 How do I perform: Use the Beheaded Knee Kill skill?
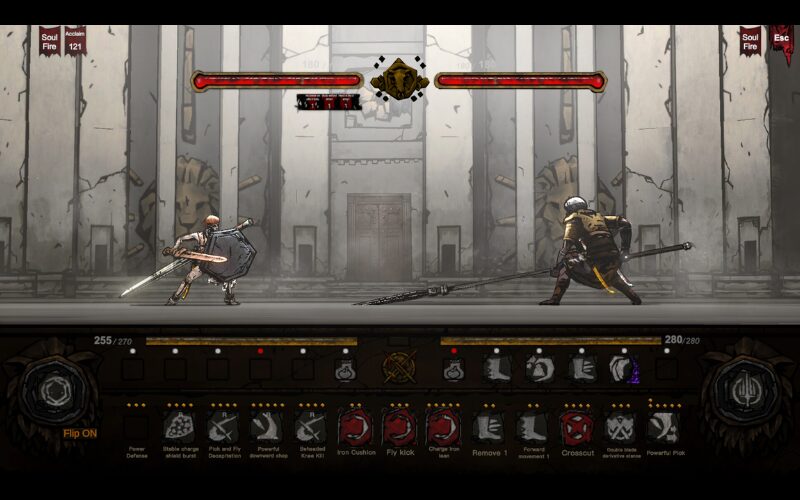(x=310, y=428)
